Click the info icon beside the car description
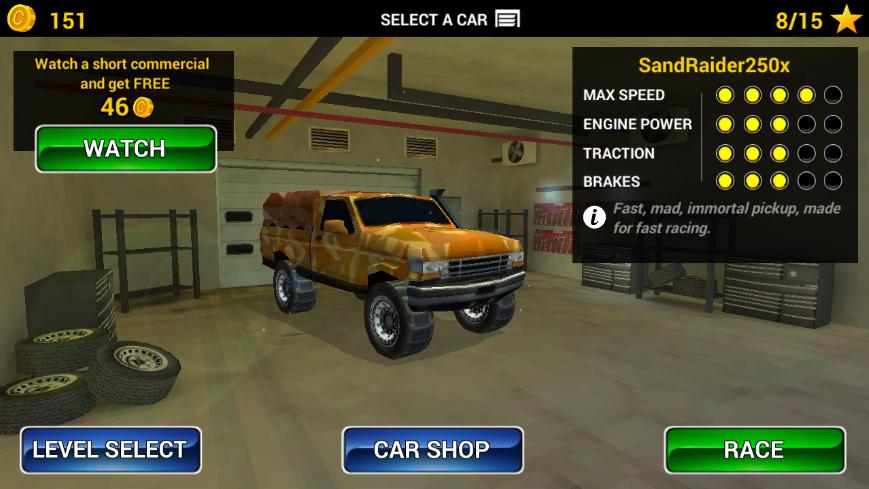The image size is (869, 489). [x=594, y=217]
